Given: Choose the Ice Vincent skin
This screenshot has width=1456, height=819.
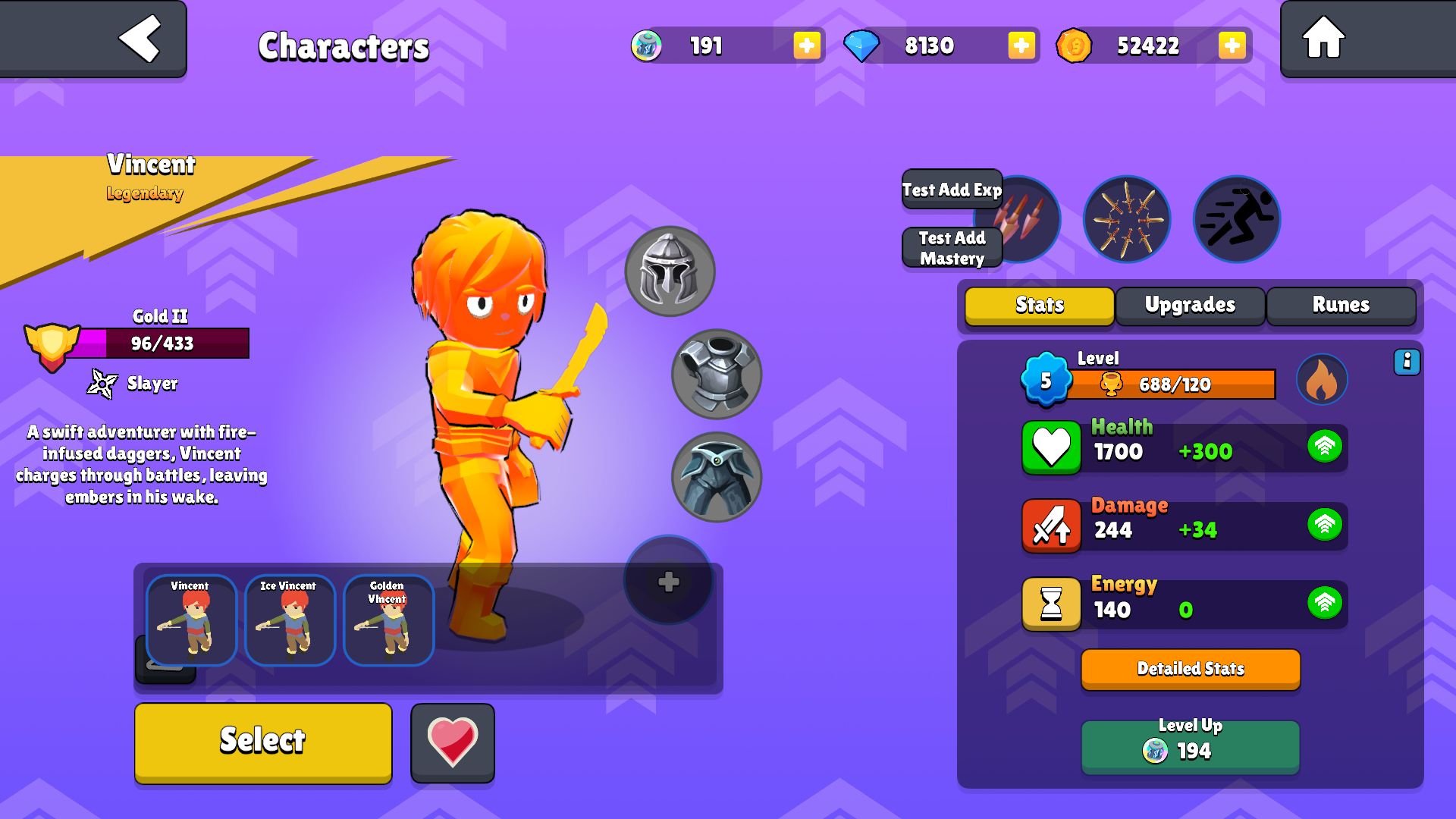Looking at the screenshot, I should [x=290, y=620].
